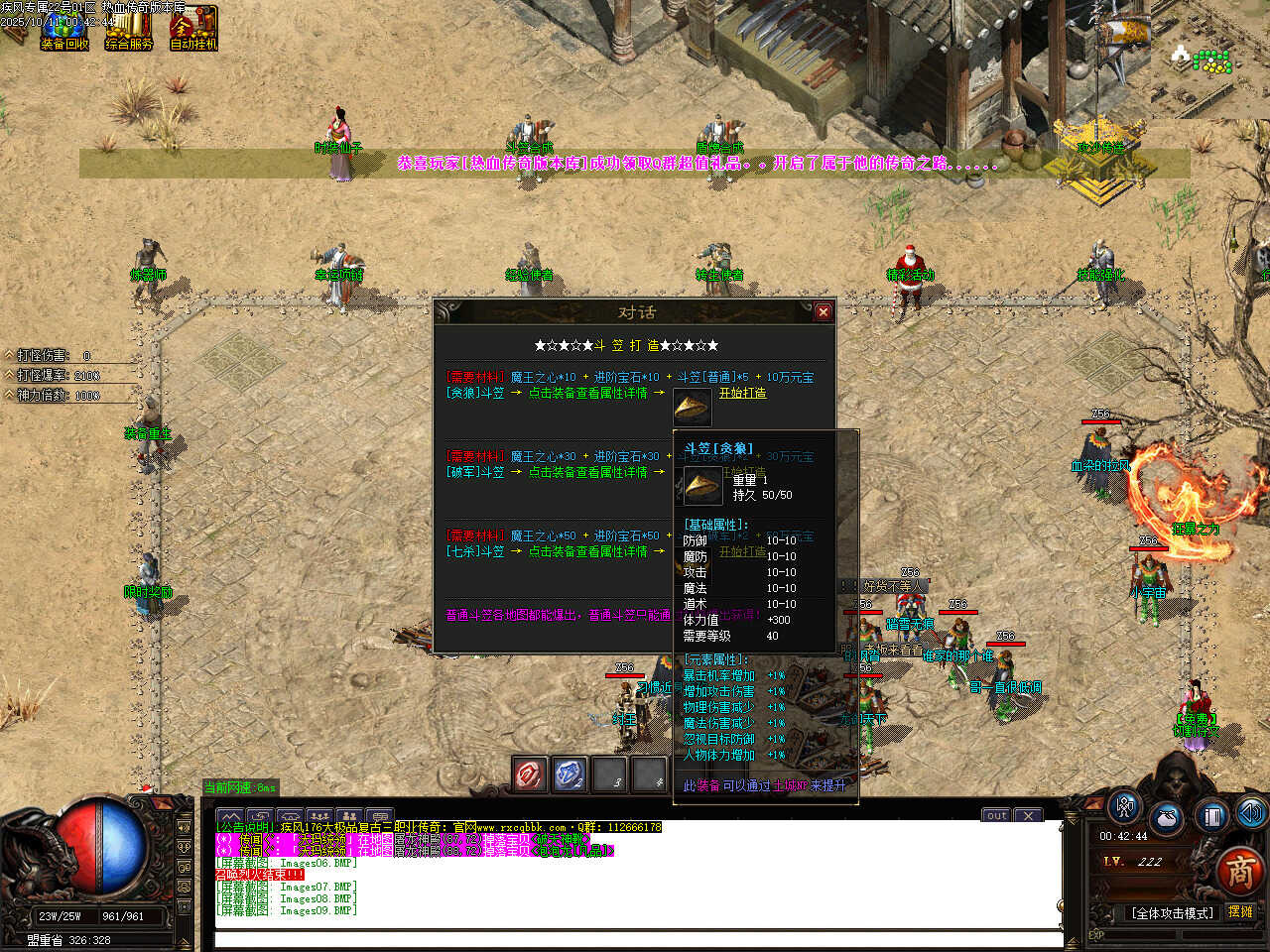Switch the 全体攻击模式 attack mode
The image size is (1270, 952).
click(x=1172, y=912)
